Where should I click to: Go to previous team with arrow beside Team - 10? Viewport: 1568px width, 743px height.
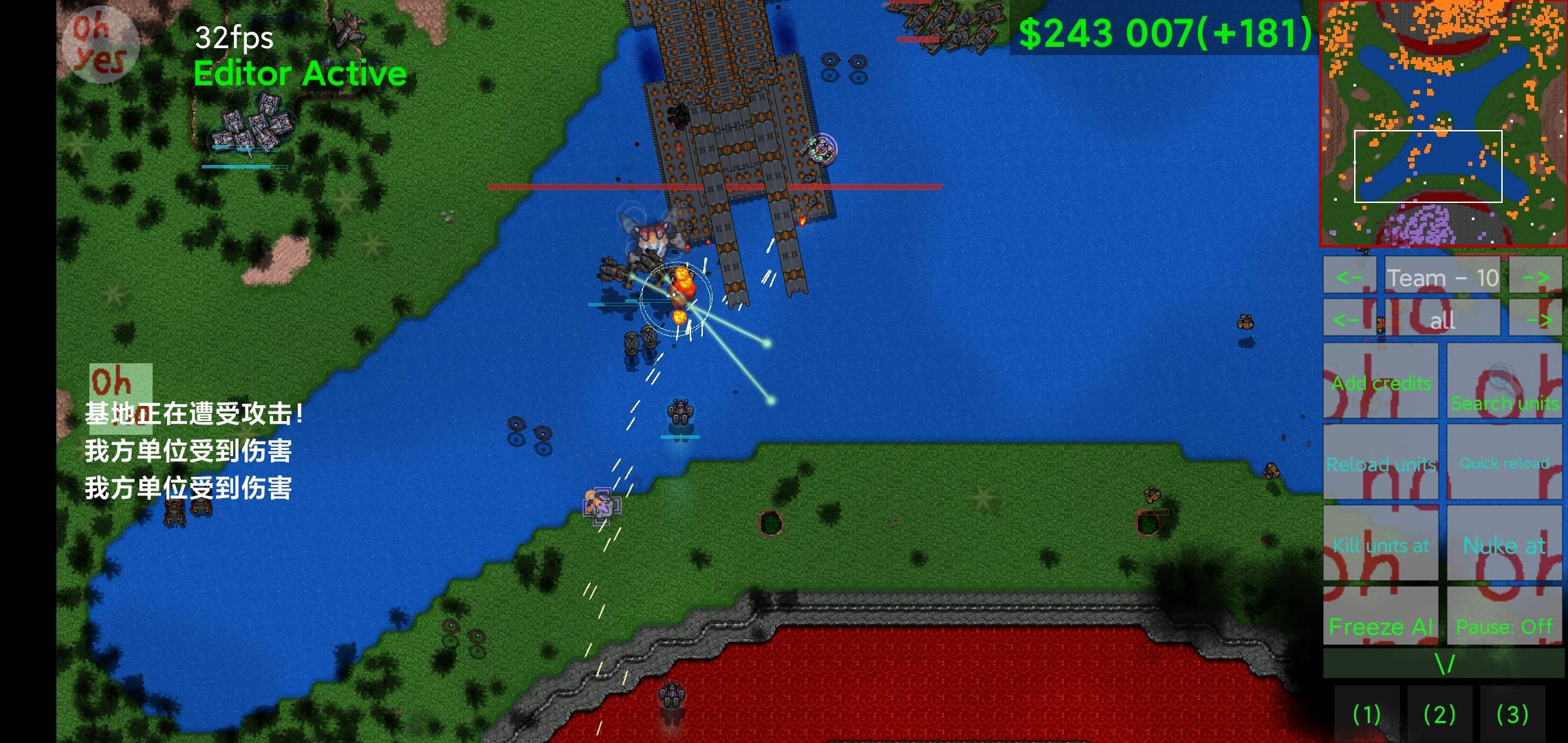pyautogui.click(x=1349, y=277)
